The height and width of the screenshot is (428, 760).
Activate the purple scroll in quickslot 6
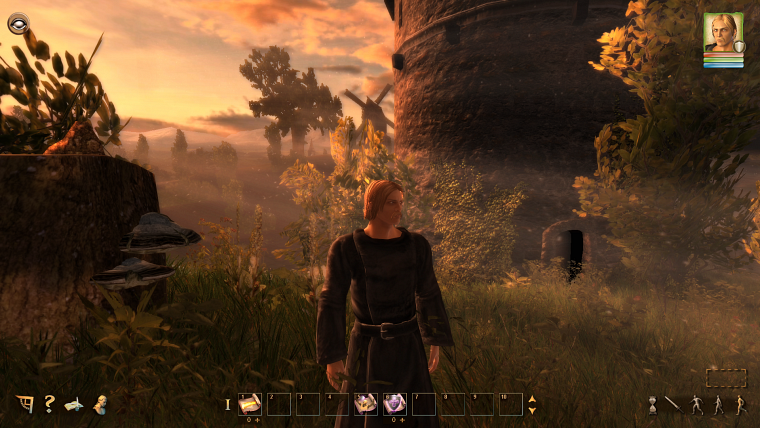[x=395, y=404]
